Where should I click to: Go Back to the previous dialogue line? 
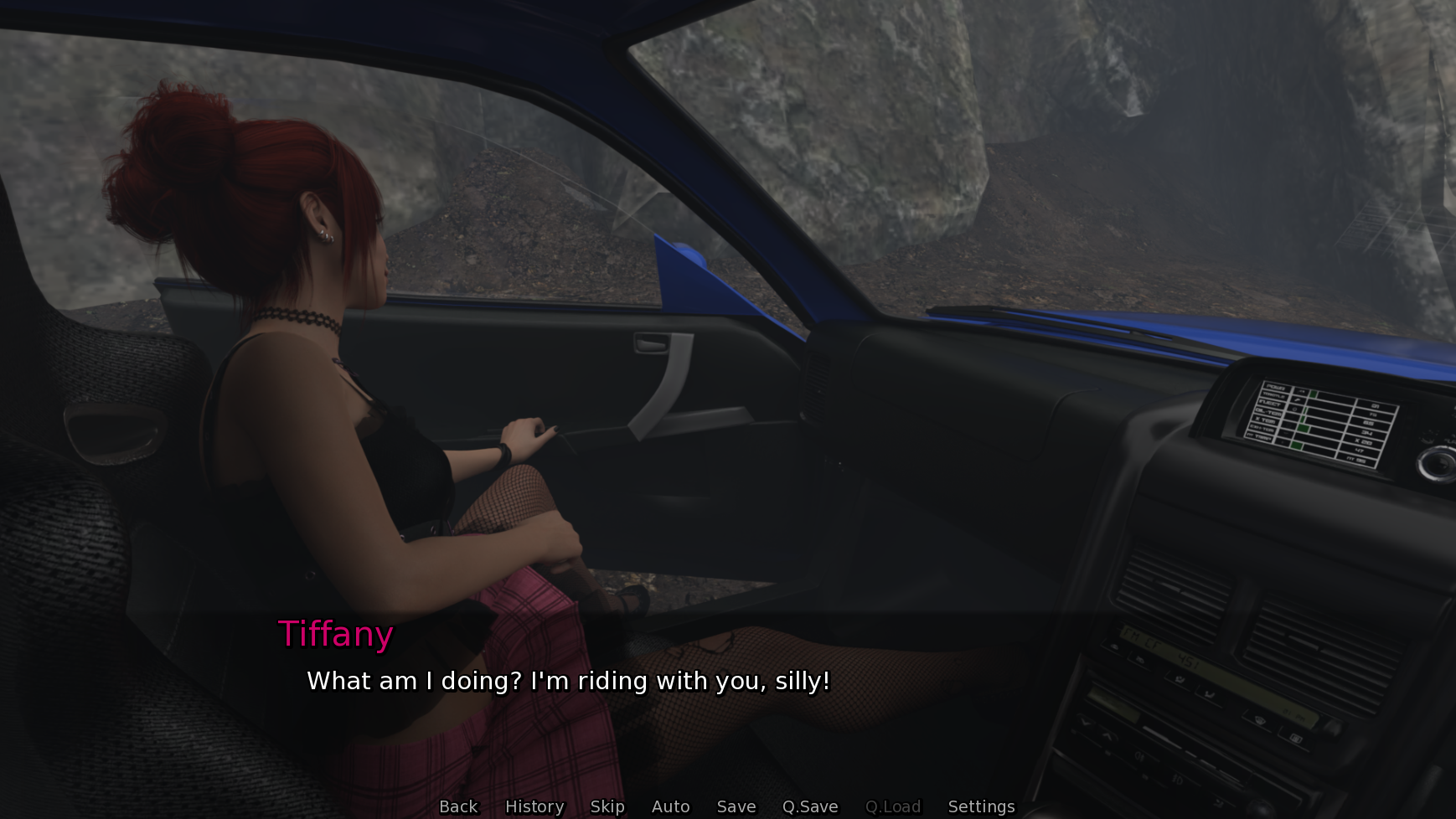point(458,806)
